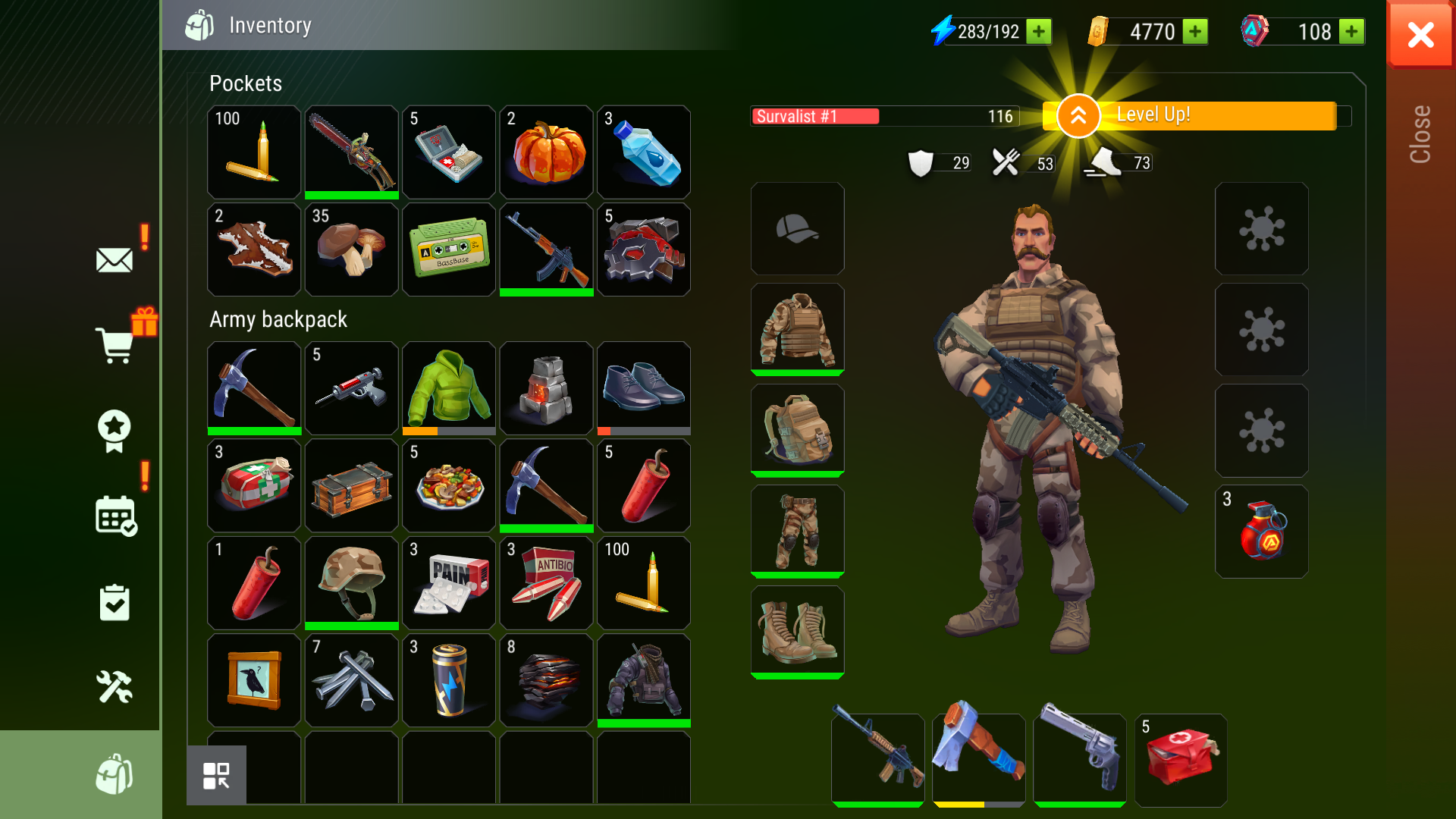Image resolution: width=1456 pixels, height=819 pixels.
Task: Select the equipped grenade slot
Action: (x=1261, y=532)
